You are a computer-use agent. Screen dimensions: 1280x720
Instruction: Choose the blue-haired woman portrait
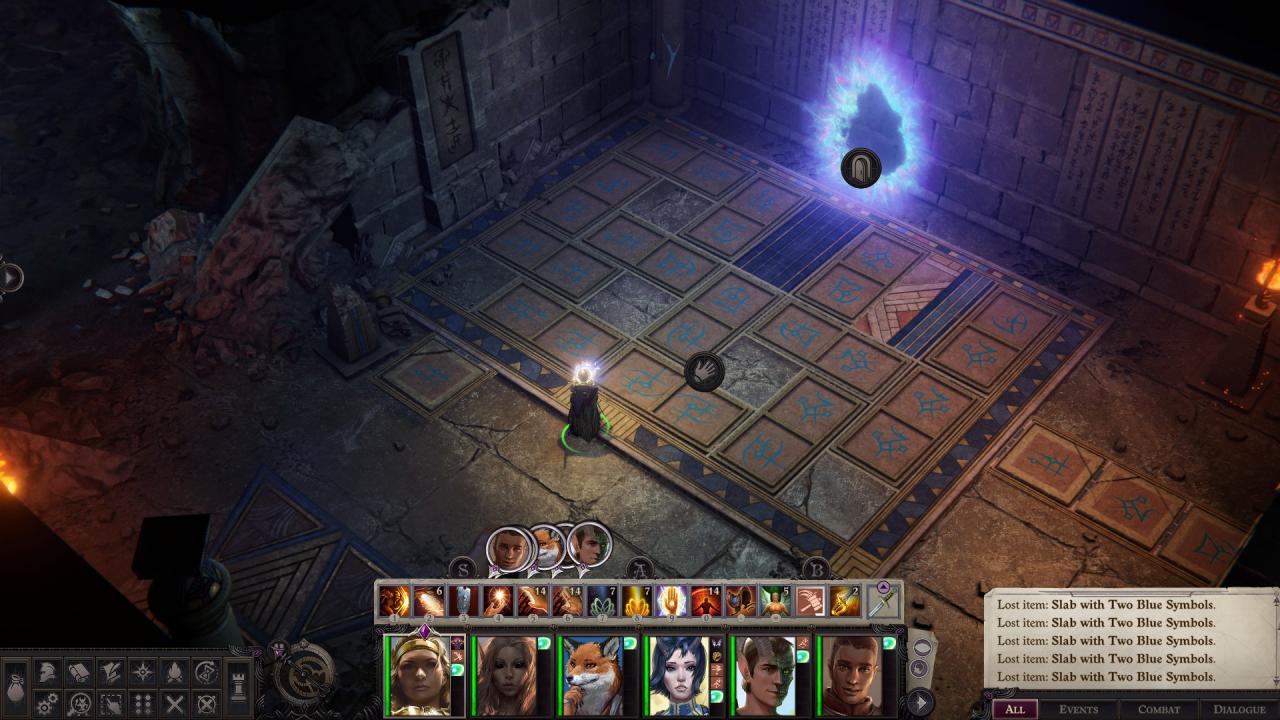click(x=678, y=675)
